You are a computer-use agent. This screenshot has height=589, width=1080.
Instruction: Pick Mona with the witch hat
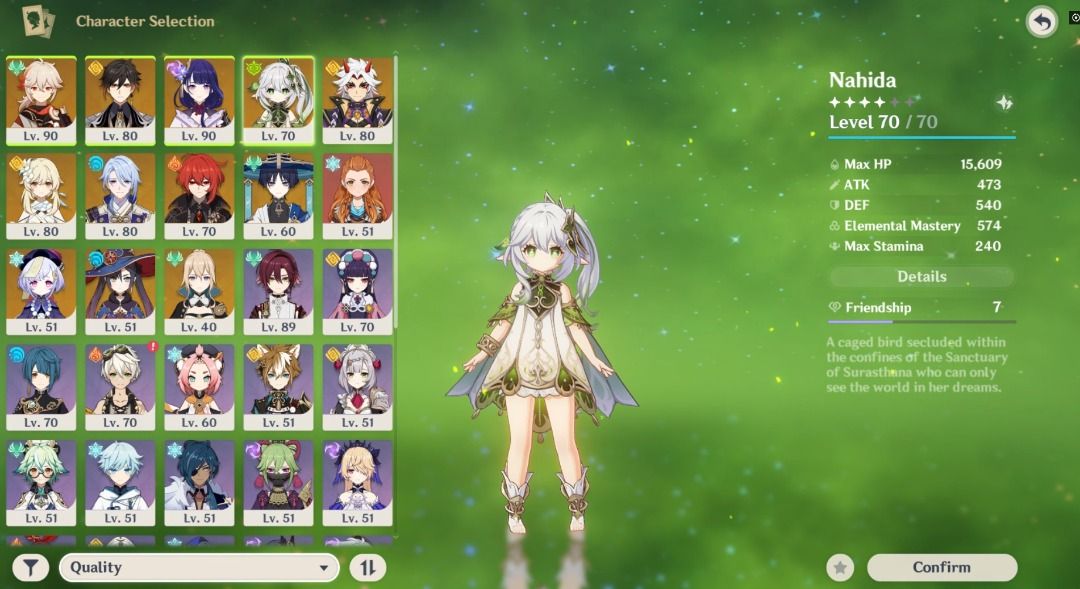point(120,292)
